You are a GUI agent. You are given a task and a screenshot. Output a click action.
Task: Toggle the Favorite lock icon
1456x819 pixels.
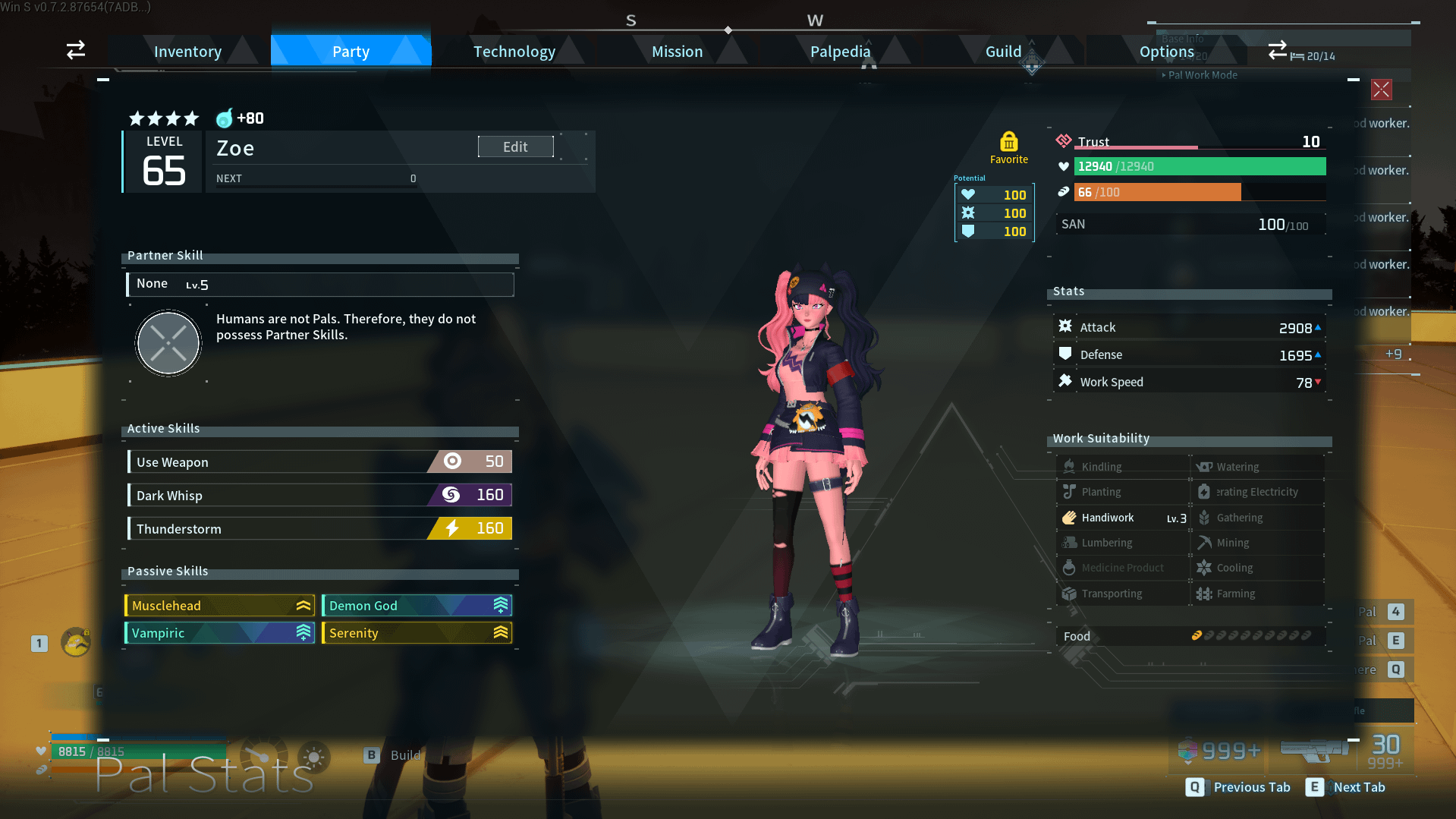coord(1008,142)
